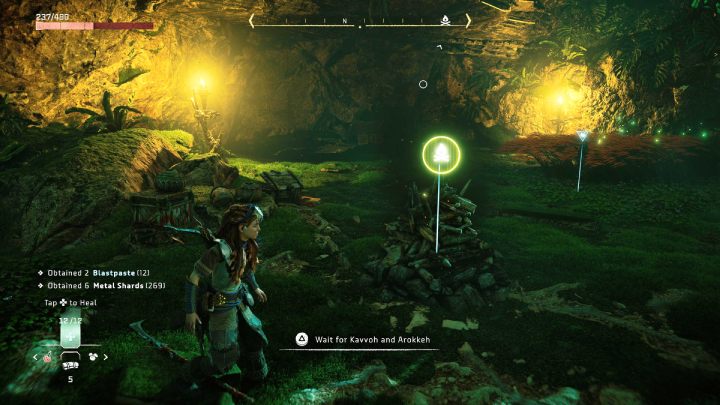Click the campfire icon on the compass
The width and height of the screenshot is (720, 405).
[x=445, y=19]
